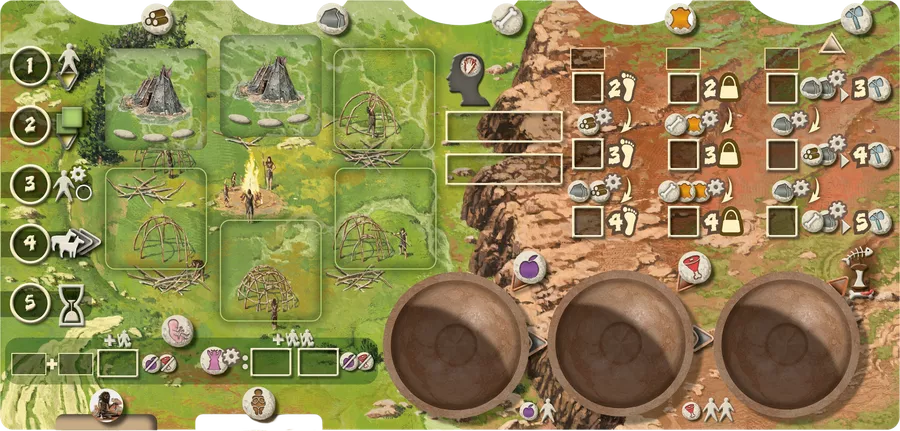Select the phase 3 round marker
This screenshot has width=900, height=431.
click(x=31, y=184)
